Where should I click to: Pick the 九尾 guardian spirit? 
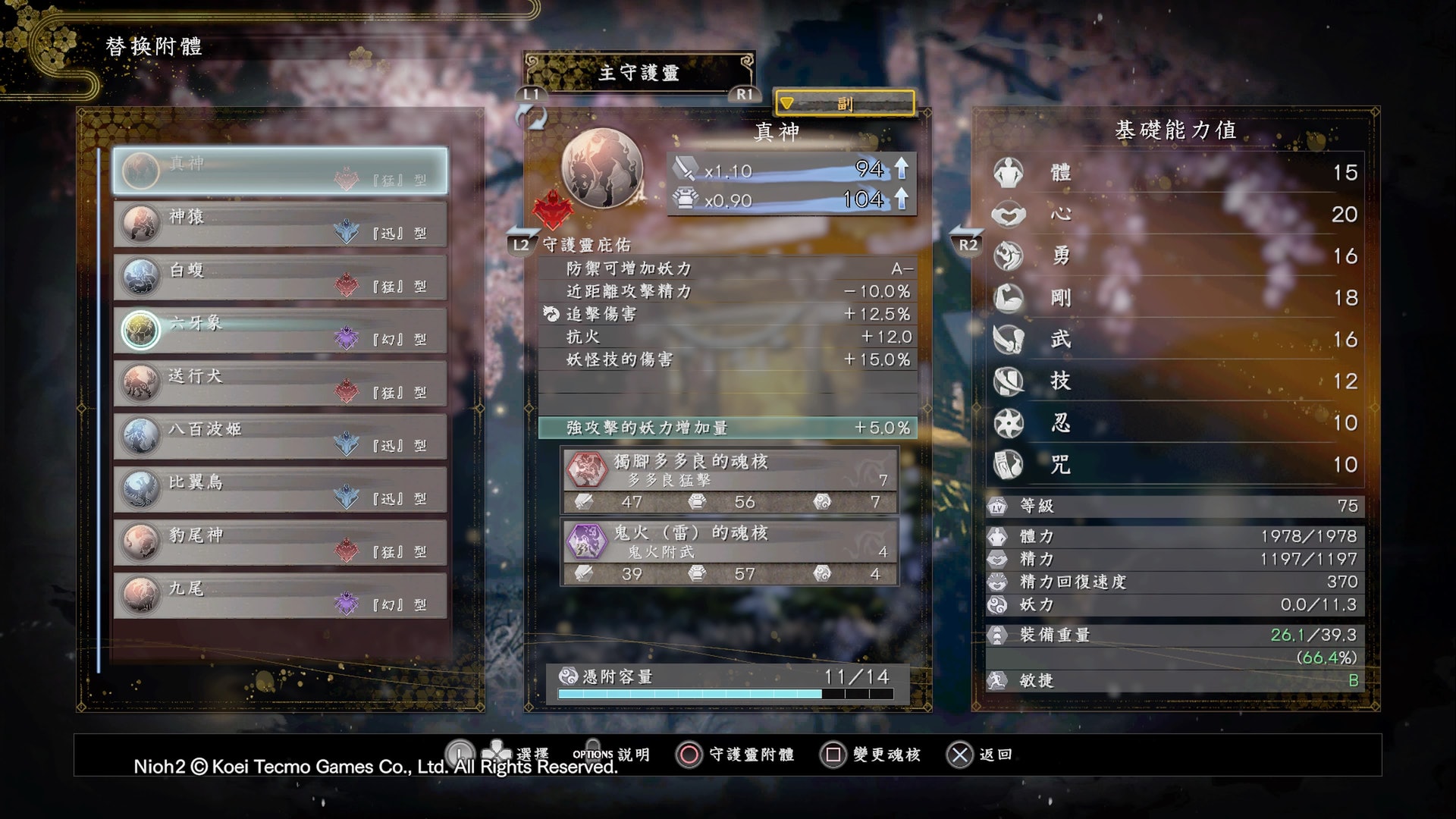click(280, 596)
